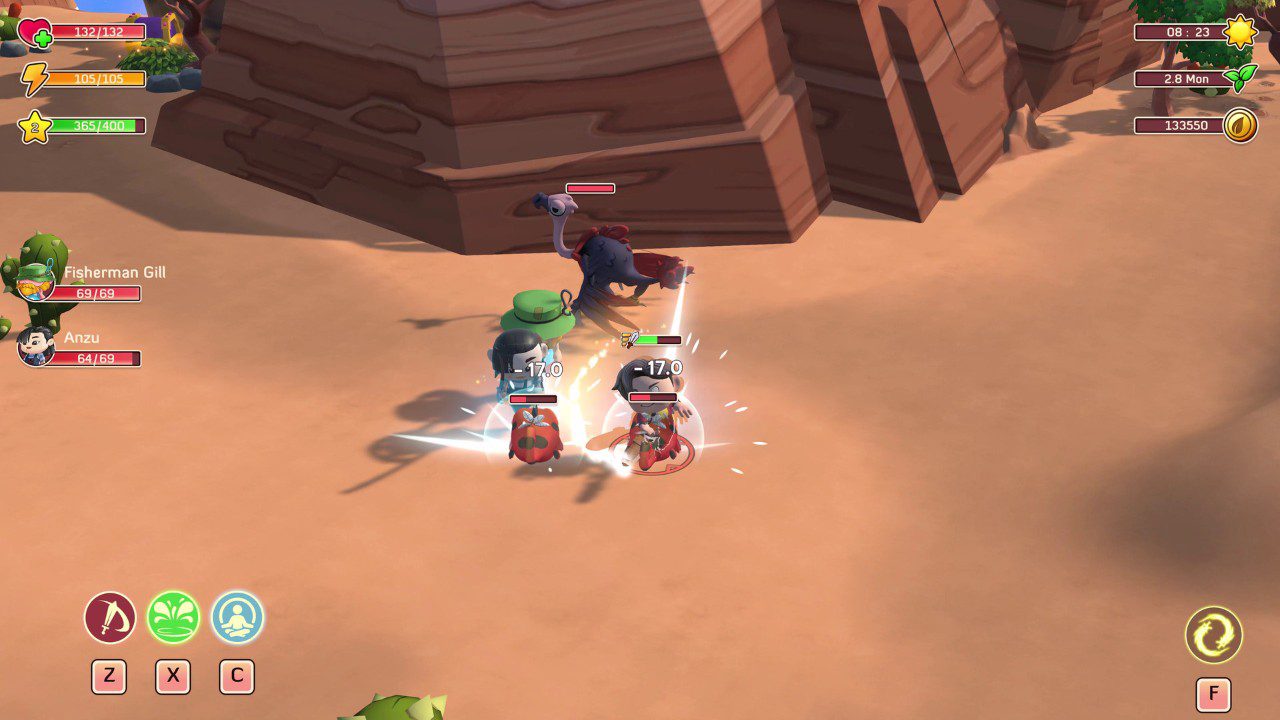Activate the scythe attack ability
The width and height of the screenshot is (1280, 720).
[x=110, y=618]
